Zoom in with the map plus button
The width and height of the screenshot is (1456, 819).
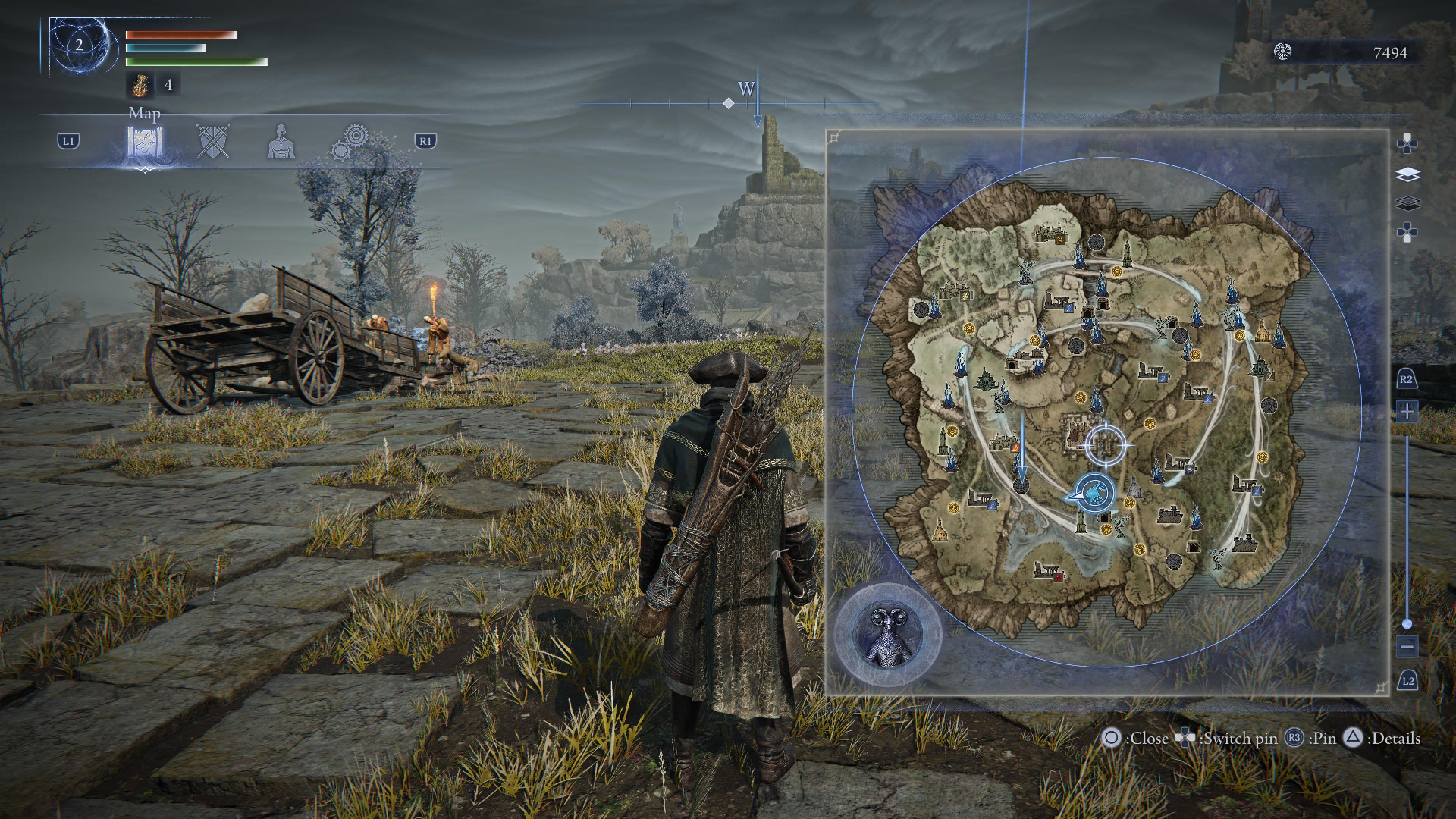pyautogui.click(x=1407, y=412)
